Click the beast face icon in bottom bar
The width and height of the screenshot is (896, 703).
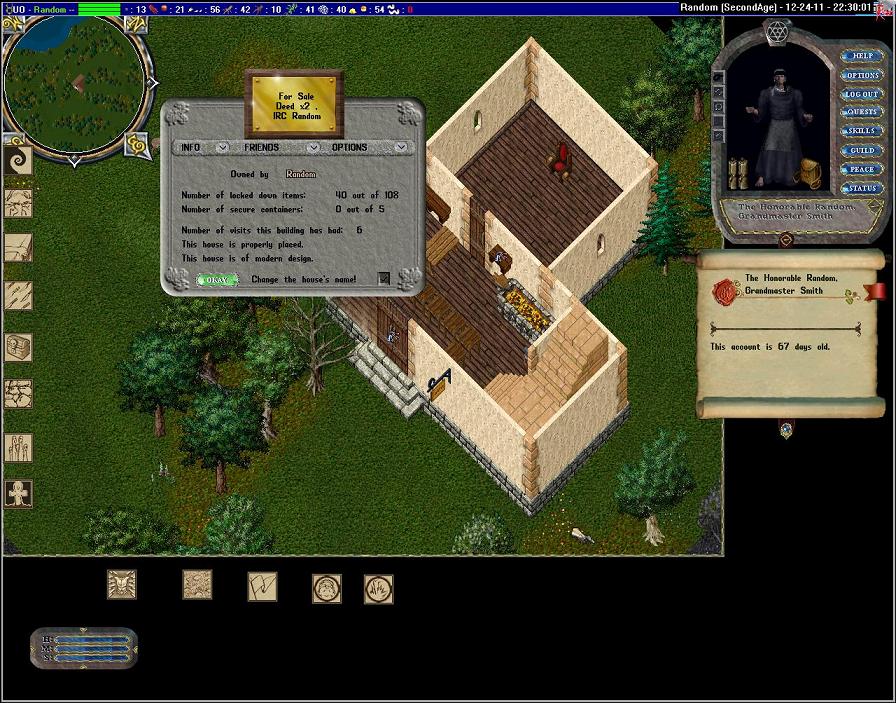click(x=122, y=585)
